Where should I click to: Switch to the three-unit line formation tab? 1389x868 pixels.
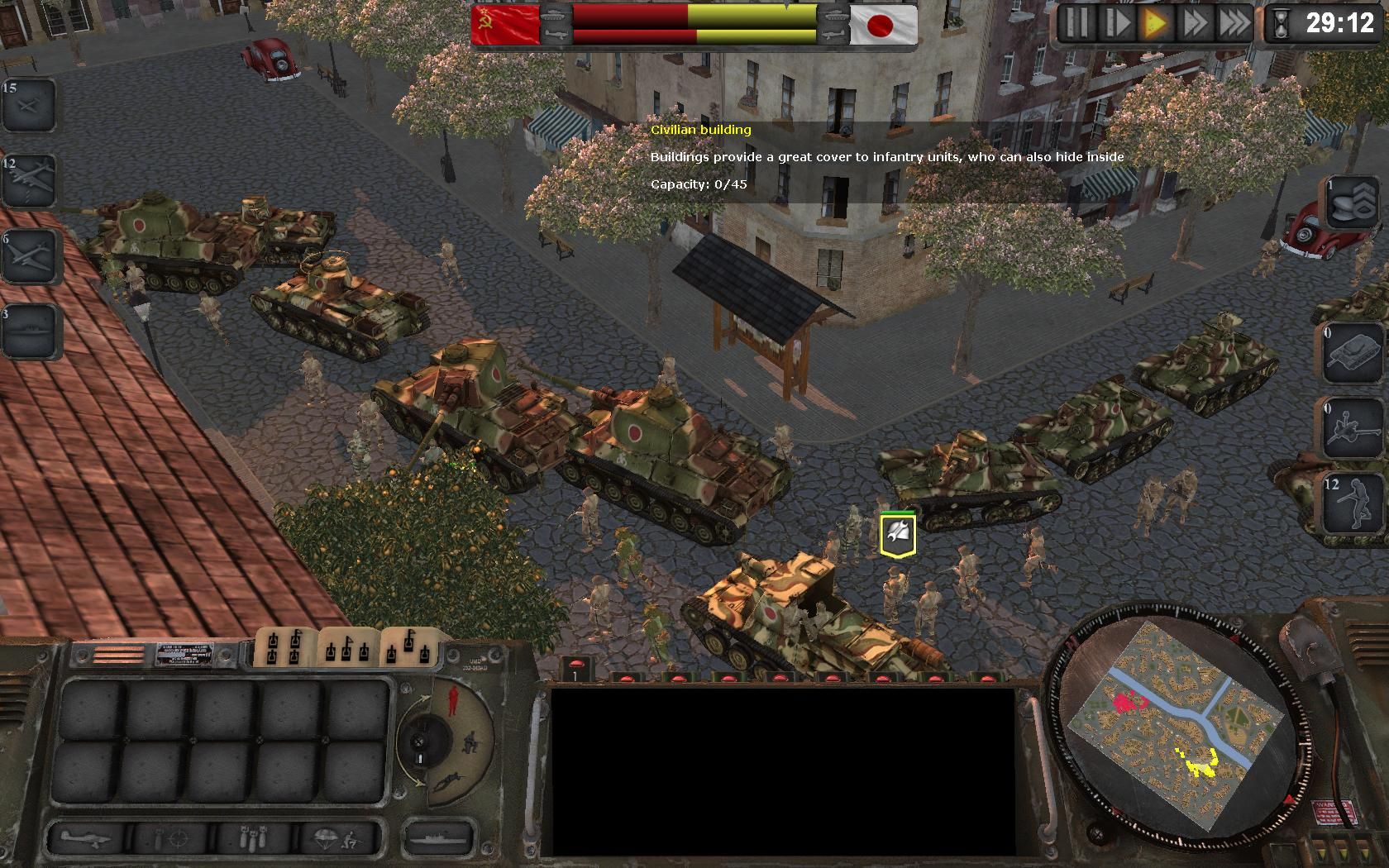[348, 647]
